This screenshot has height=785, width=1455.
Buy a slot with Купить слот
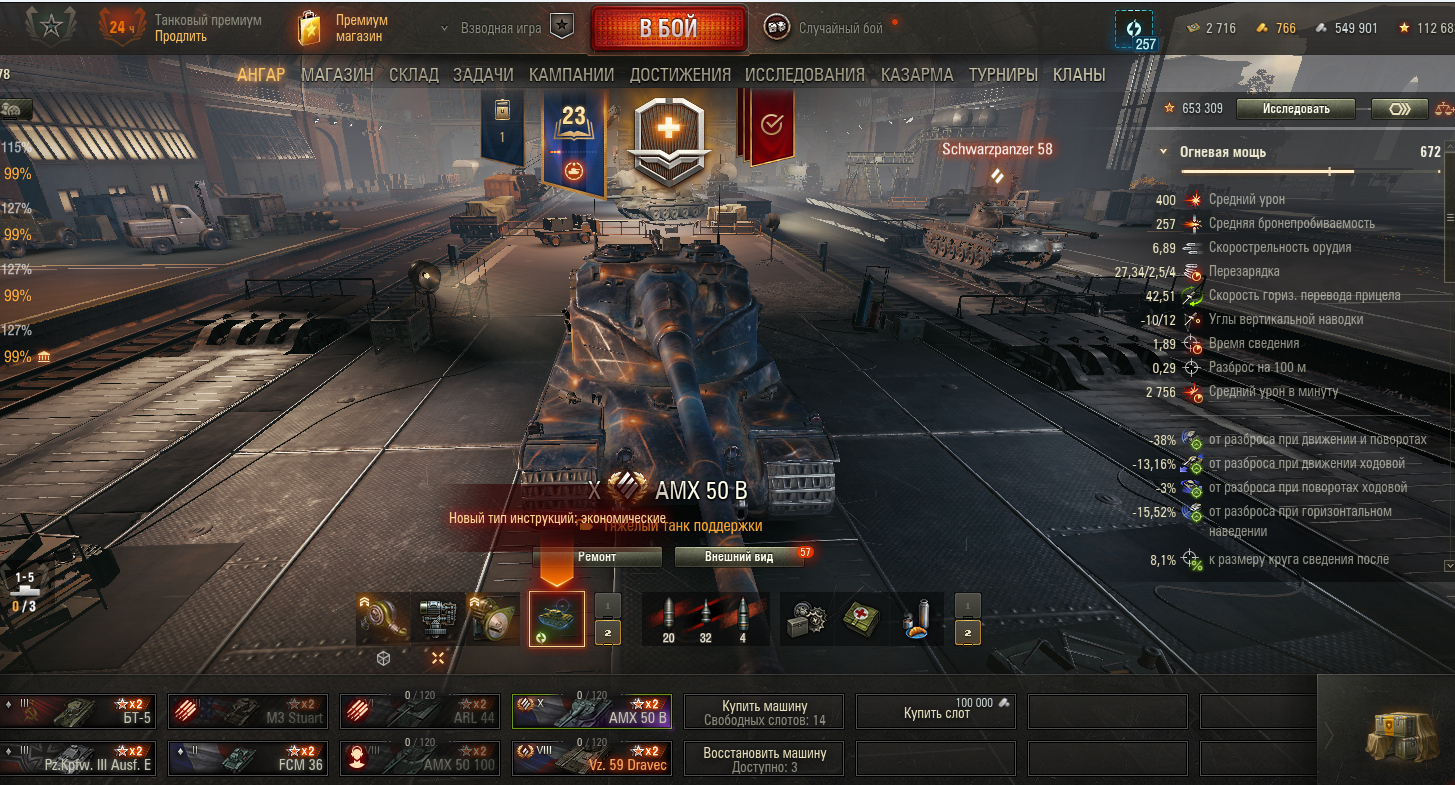(936, 712)
